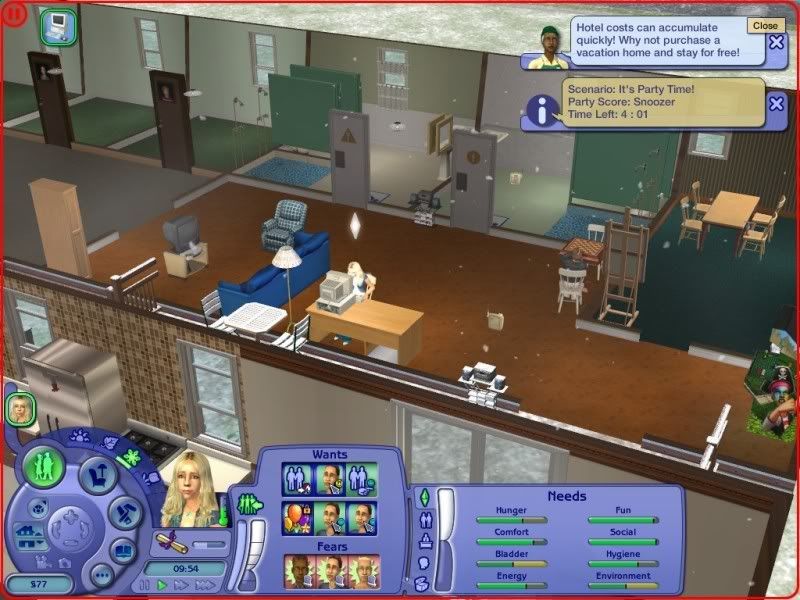The image size is (800, 600).
Task: Switch to the Career panel tab
Action: click(x=425, y=541)
